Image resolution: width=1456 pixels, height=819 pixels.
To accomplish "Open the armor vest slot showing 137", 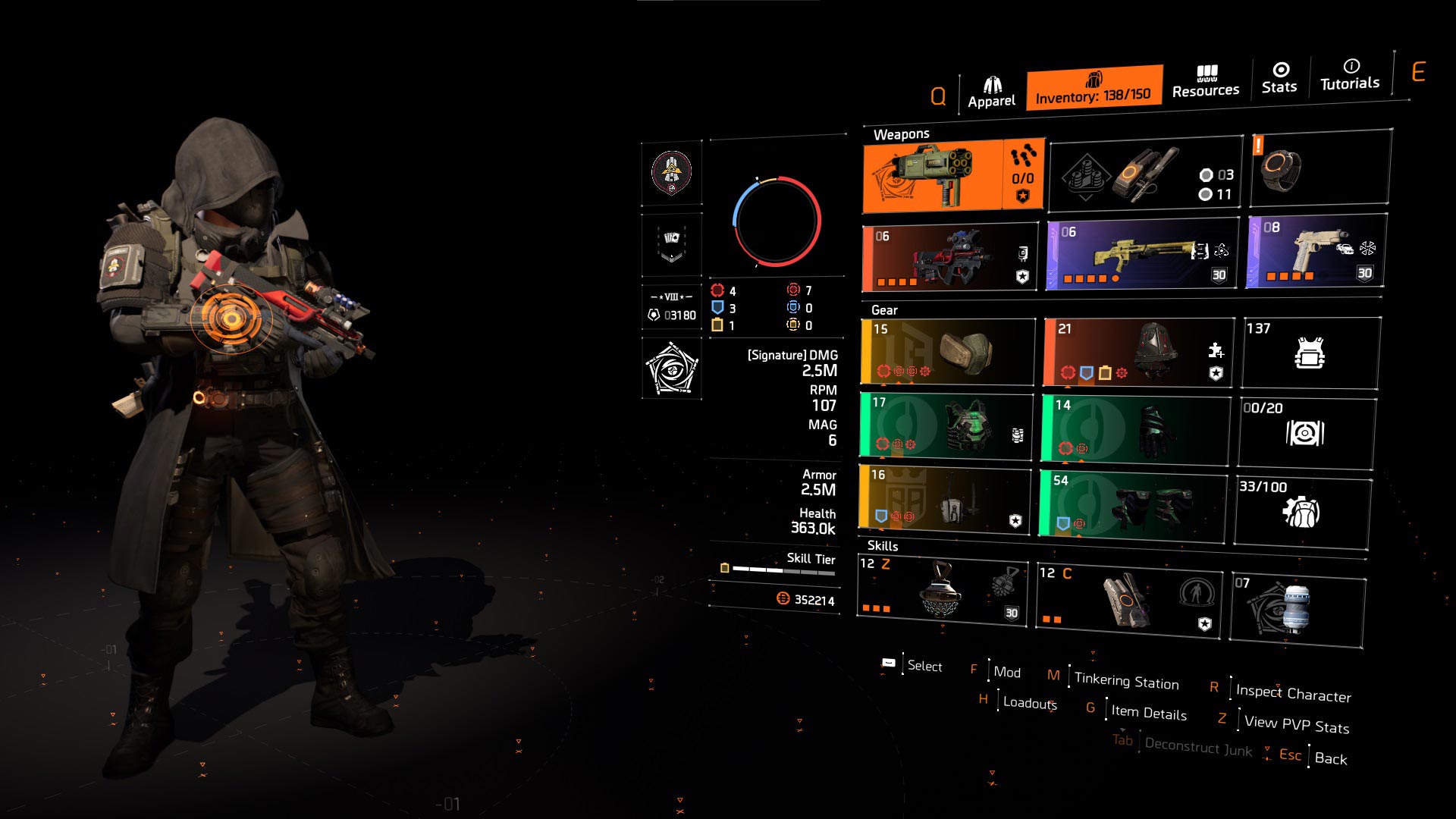I will [x=1310, y=353].
